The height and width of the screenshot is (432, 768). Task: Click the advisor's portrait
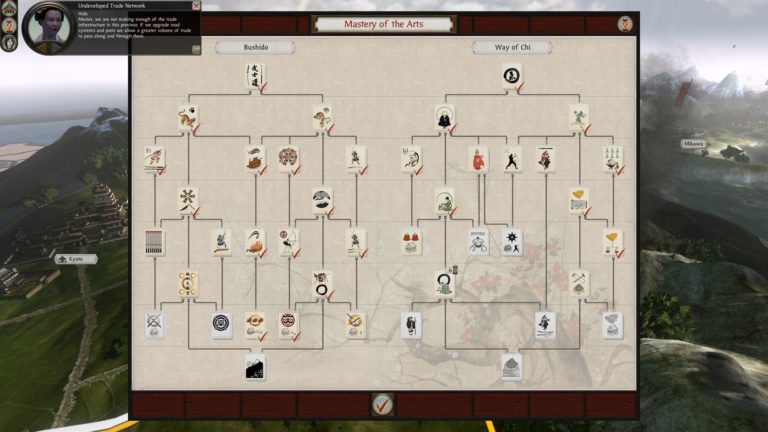click(46, 27)
